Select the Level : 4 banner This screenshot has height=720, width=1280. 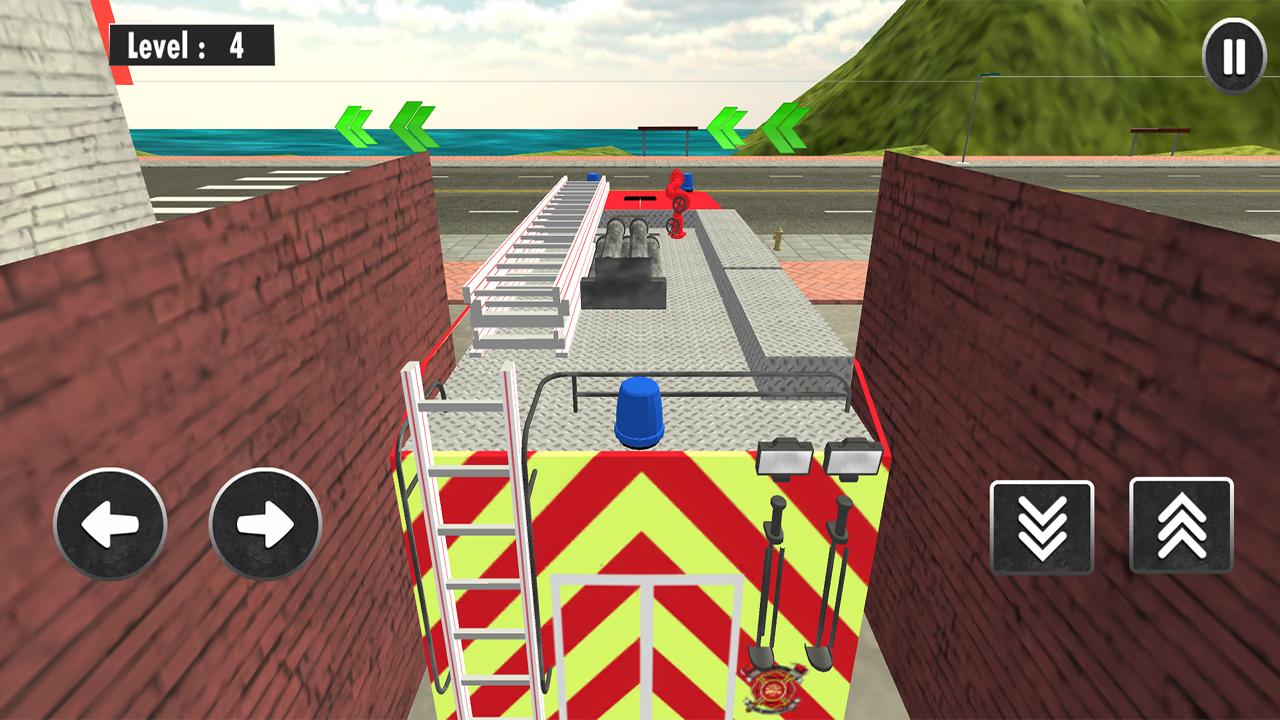tap(192, 44)
